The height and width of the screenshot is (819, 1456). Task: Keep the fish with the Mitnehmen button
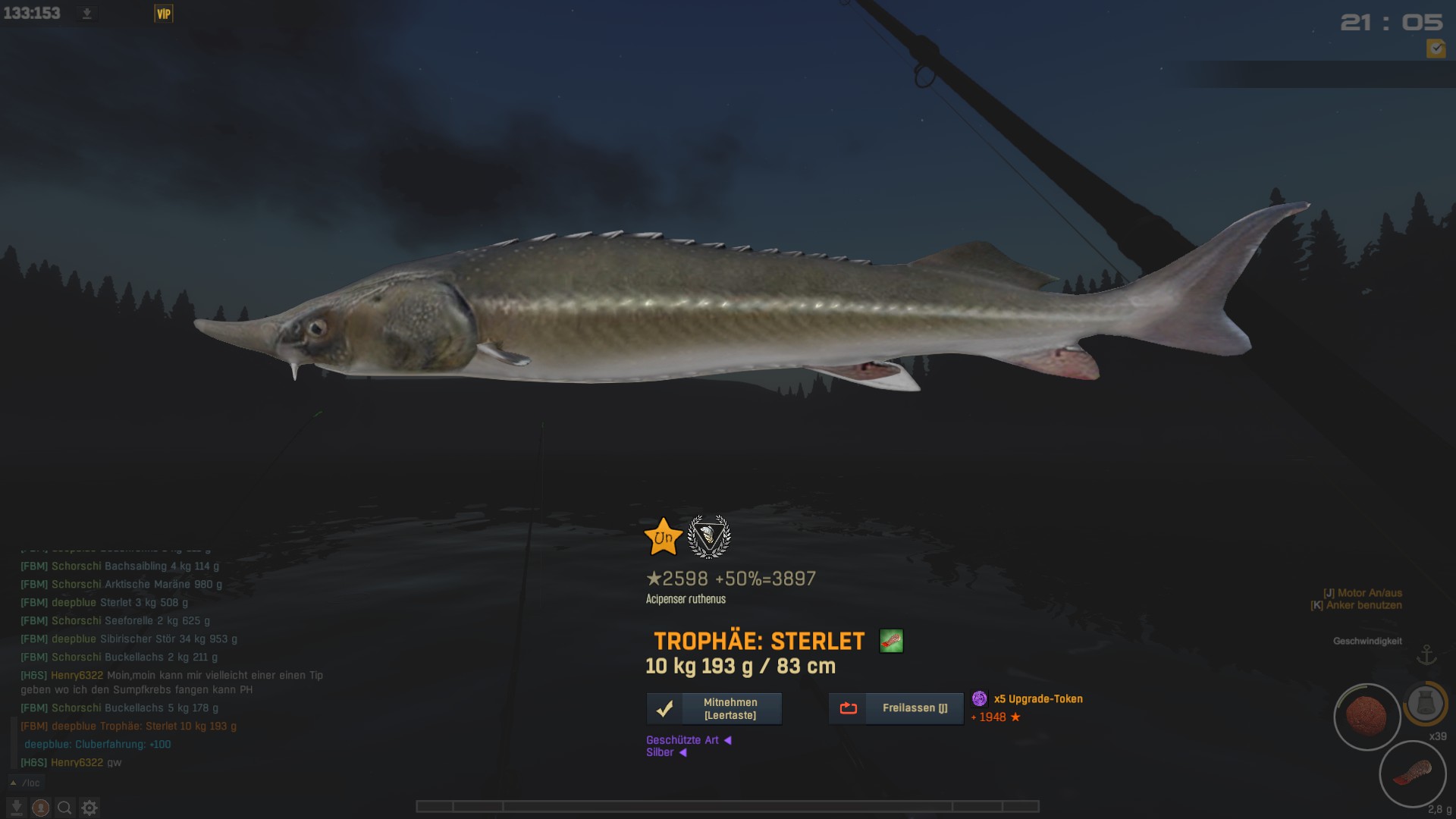714,709
